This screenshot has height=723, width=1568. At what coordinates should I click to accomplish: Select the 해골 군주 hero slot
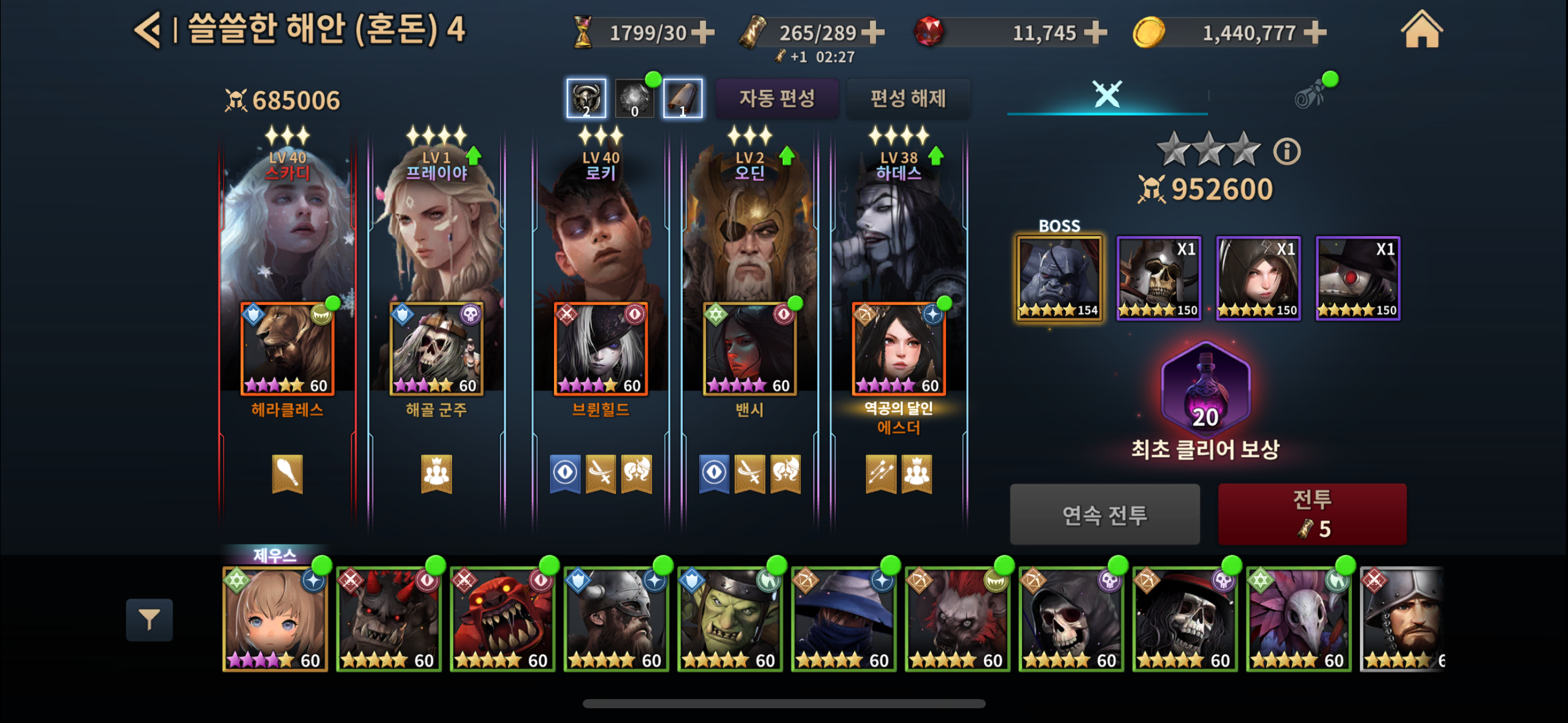(436, 348)
